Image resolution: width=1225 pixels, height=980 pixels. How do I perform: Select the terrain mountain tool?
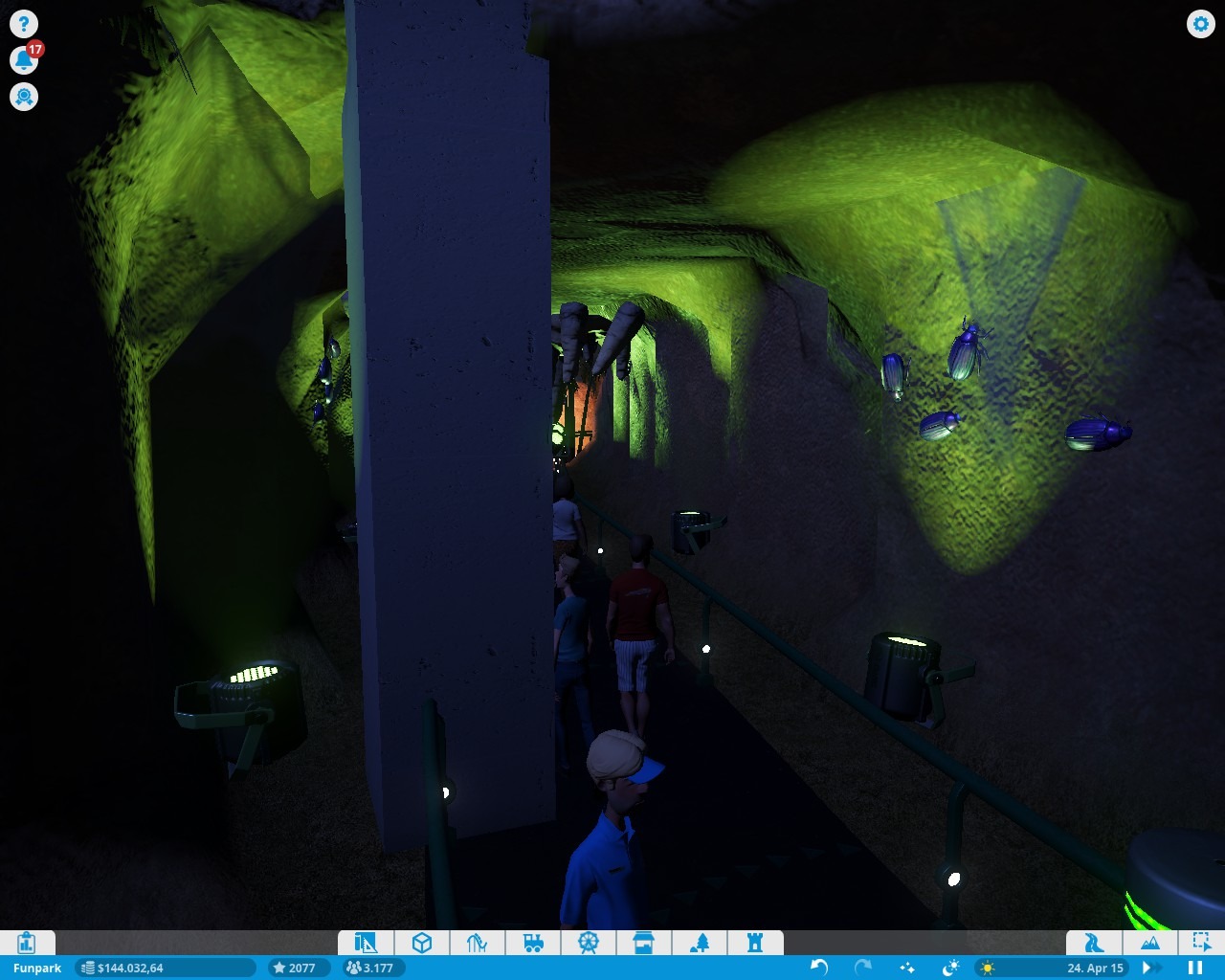coord(1149,943)
